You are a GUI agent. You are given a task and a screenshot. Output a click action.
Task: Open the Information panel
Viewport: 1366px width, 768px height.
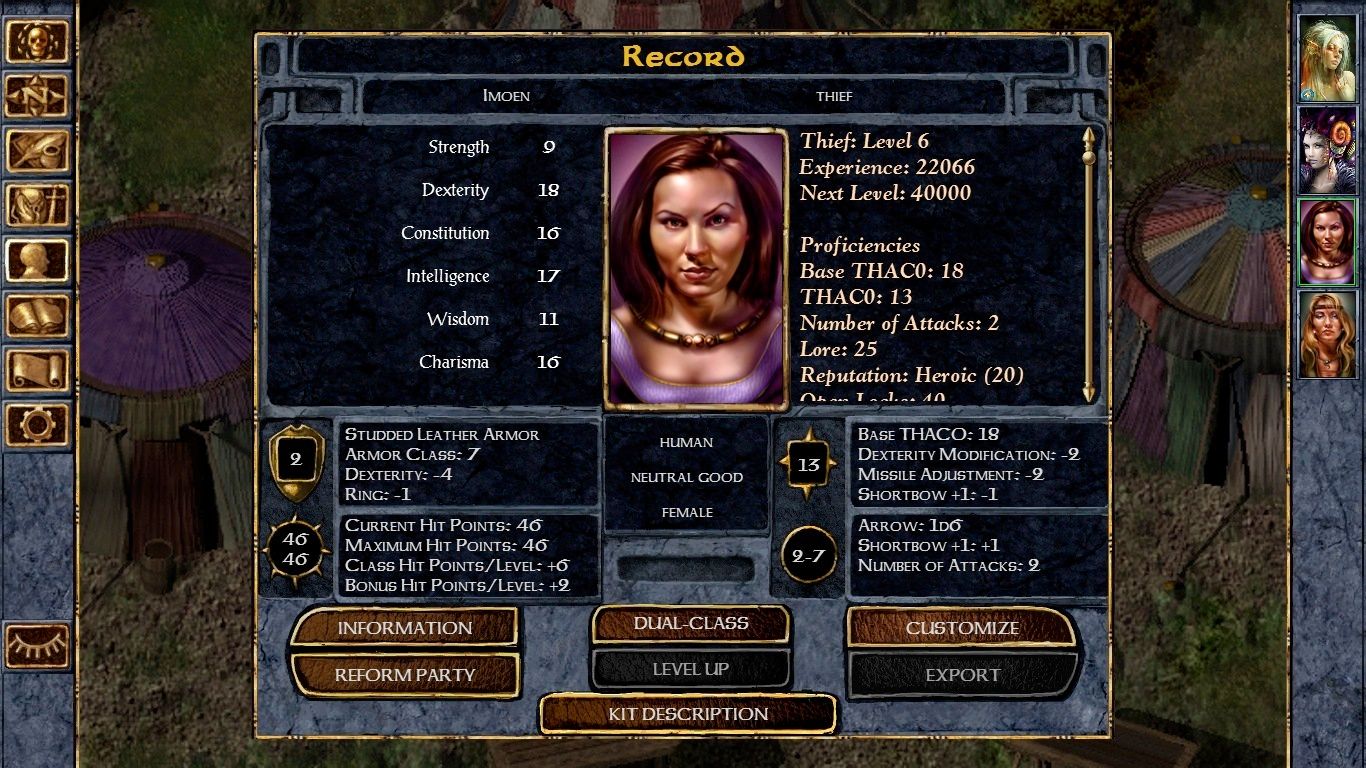point(404,628)
